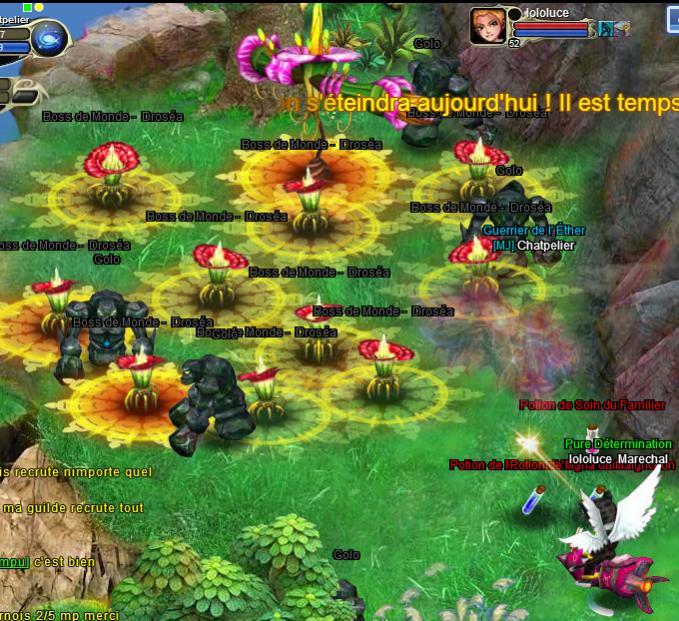Click the yellow circle status indicator
The width and height of the screenshot is (679, 621).
(39, 7)
